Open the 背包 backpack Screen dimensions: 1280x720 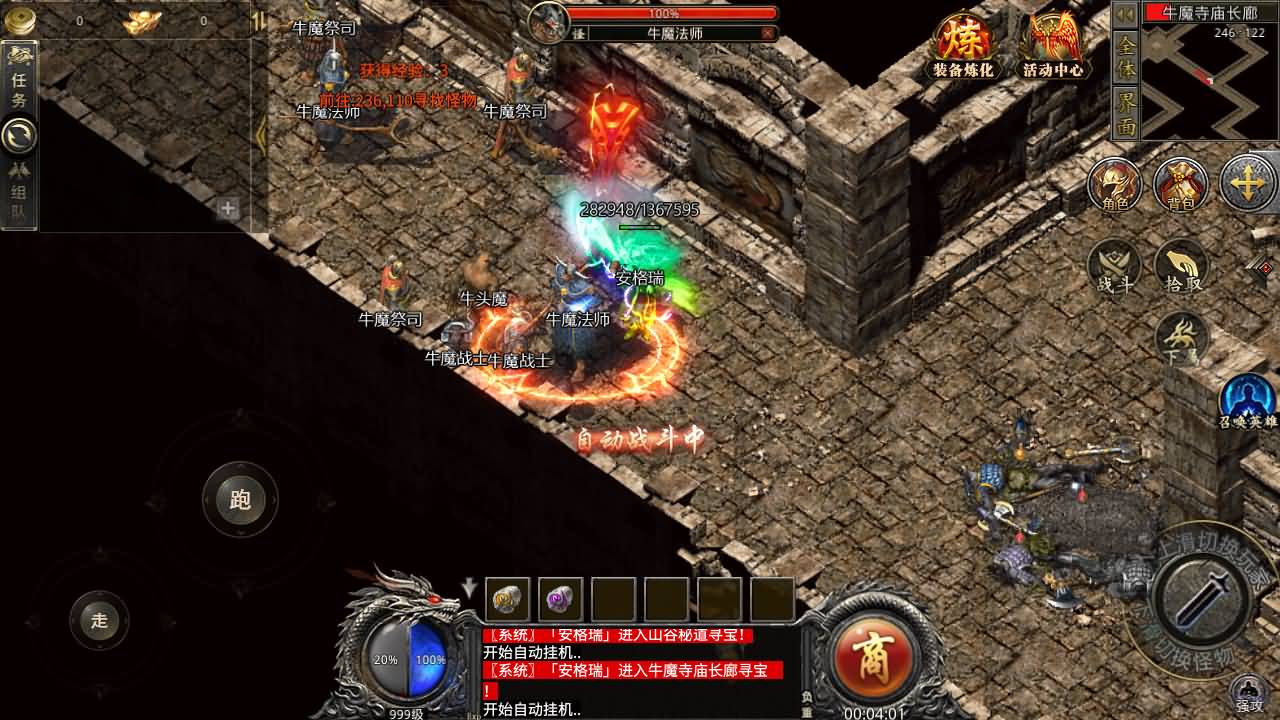[1181, 185]
